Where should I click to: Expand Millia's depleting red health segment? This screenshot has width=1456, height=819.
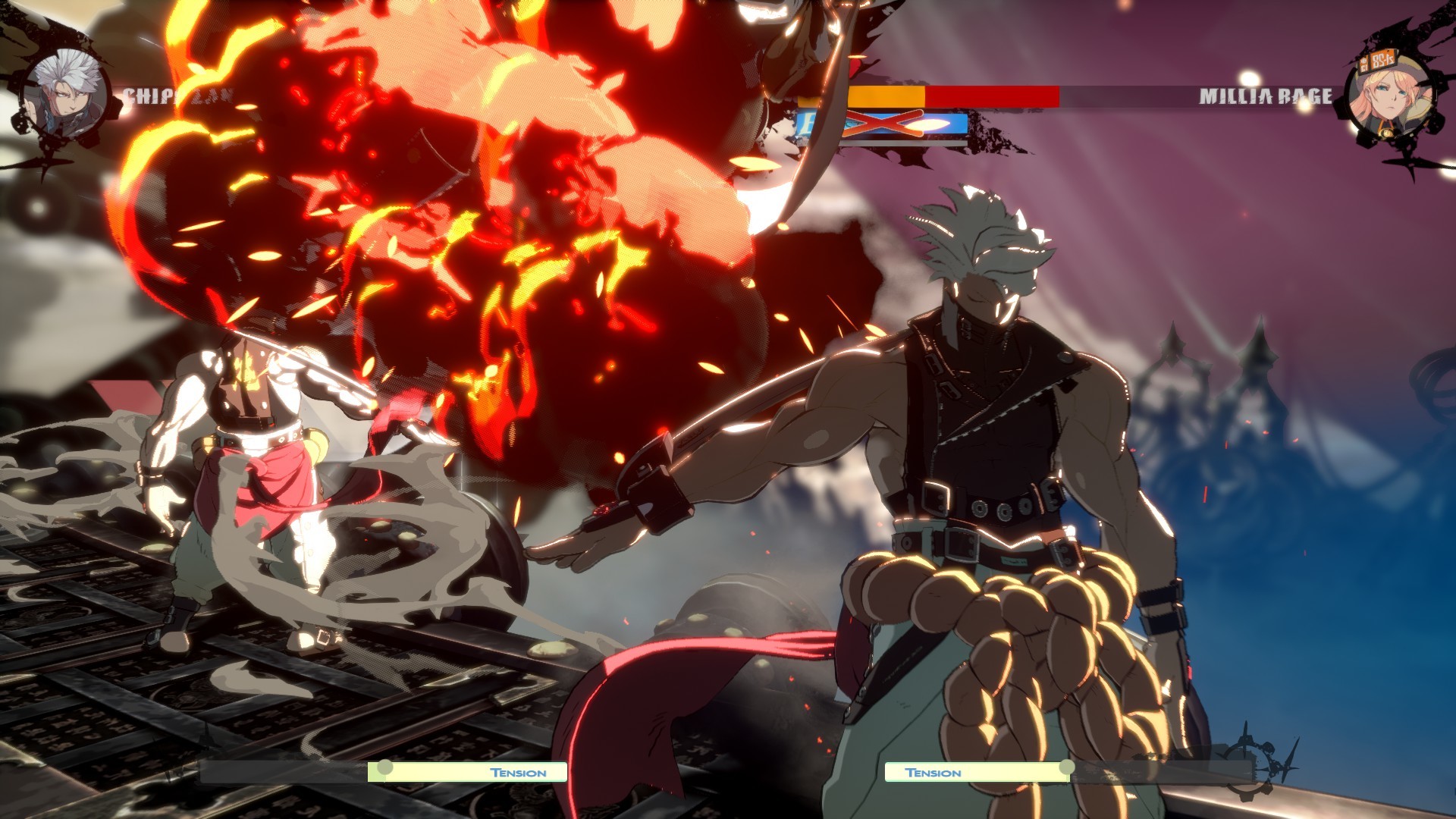993,97
